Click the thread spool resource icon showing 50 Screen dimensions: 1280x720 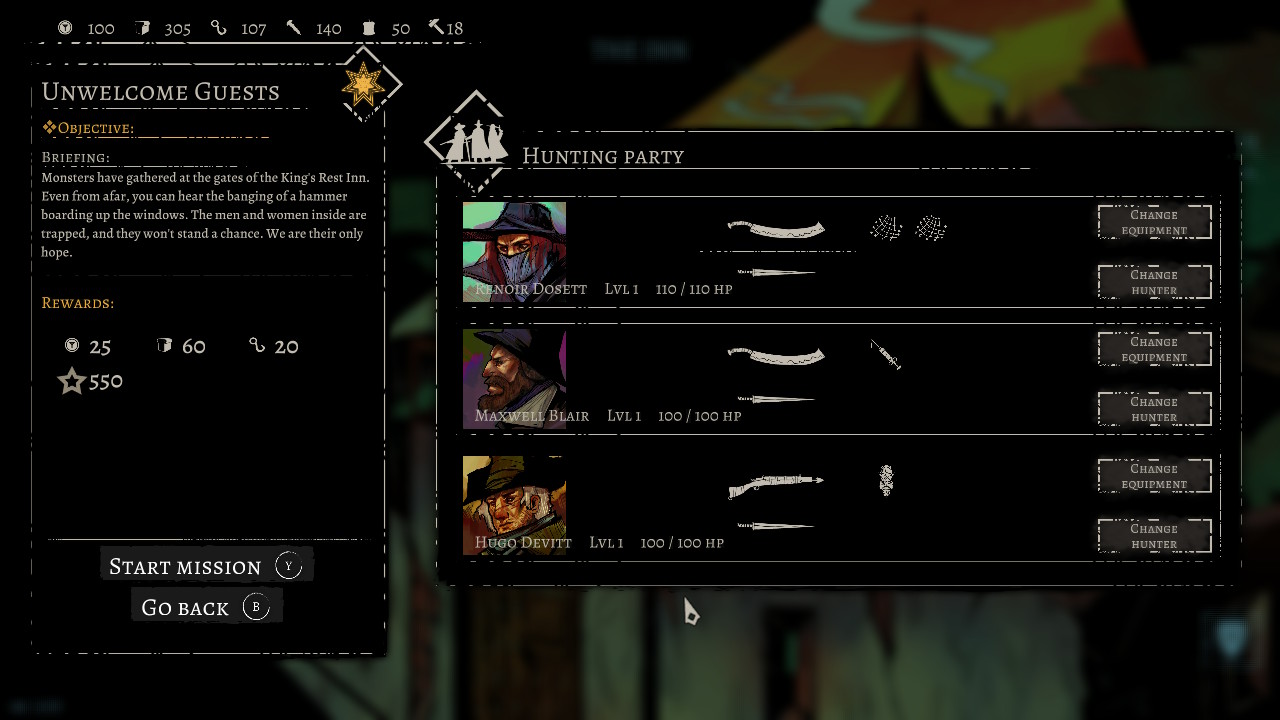pos(370,28)
